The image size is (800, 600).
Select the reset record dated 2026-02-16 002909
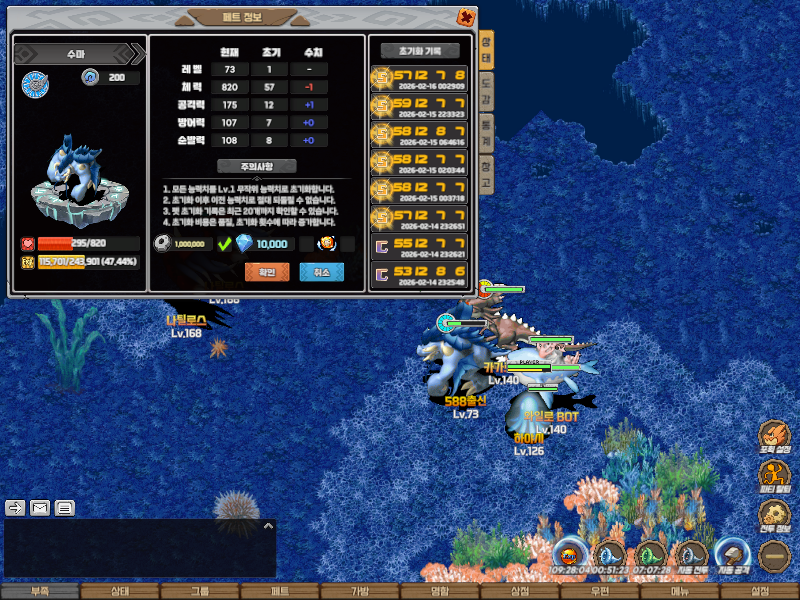(x=419, y=79)
